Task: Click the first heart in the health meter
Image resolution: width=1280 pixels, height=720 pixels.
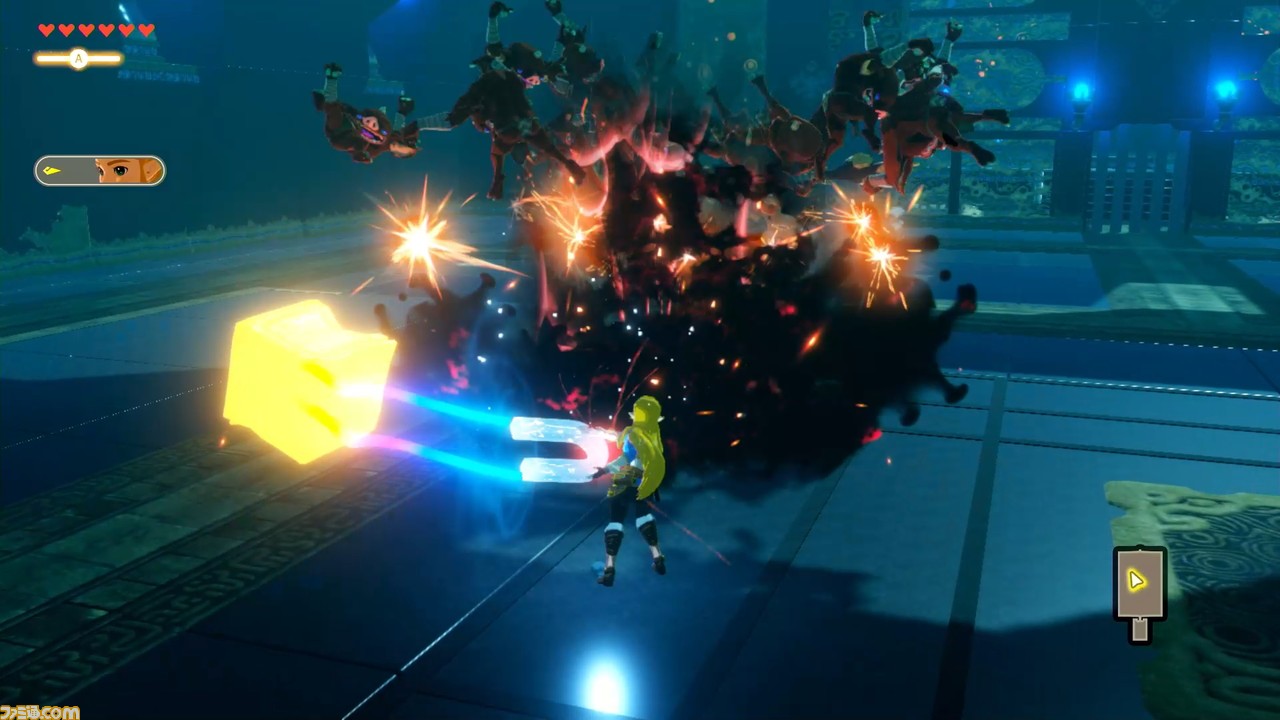Action: (46, 30)
